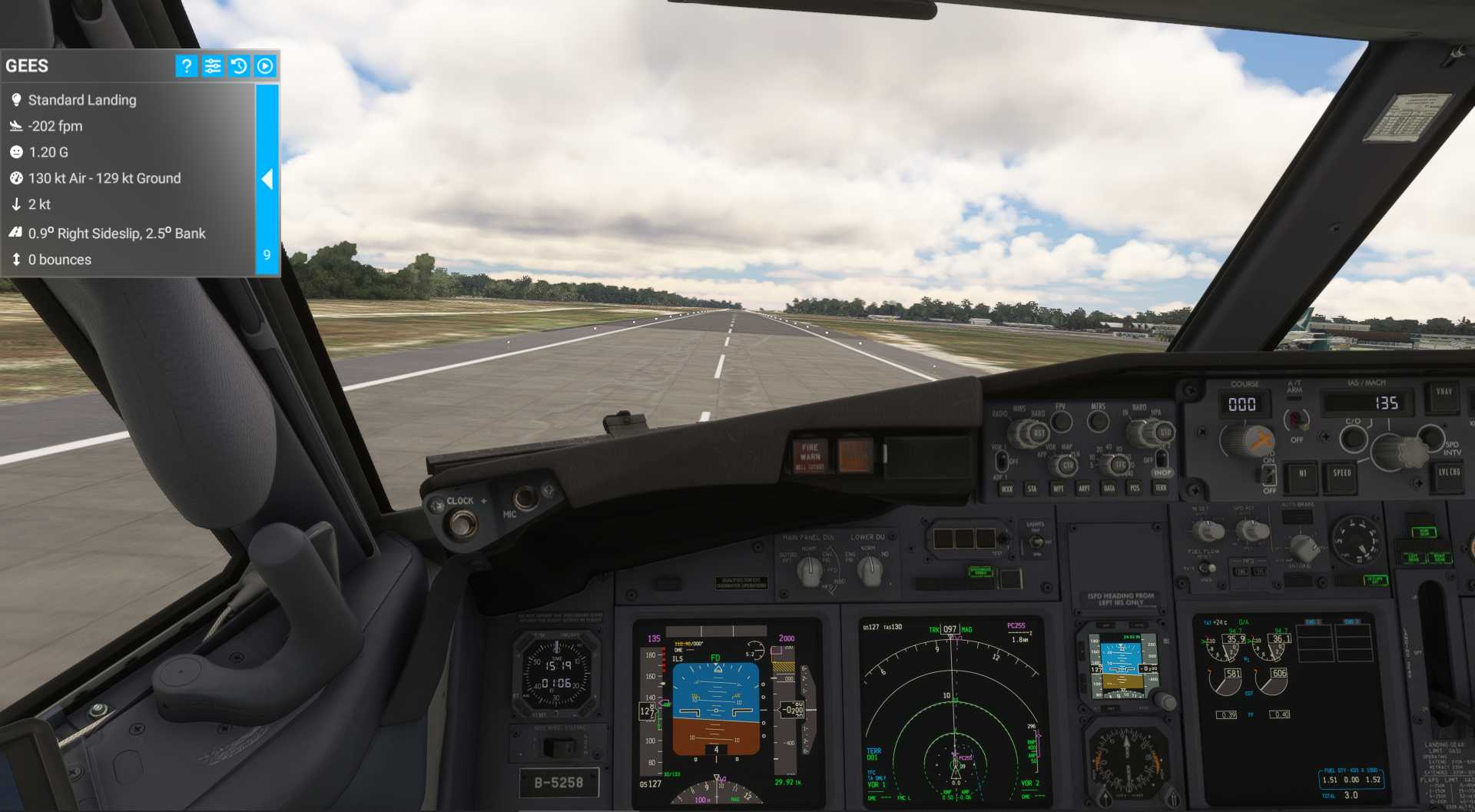Engage the SPEED autopilot mode button
This screenshot has width=1475, height=812.
tap(1341, 475)
